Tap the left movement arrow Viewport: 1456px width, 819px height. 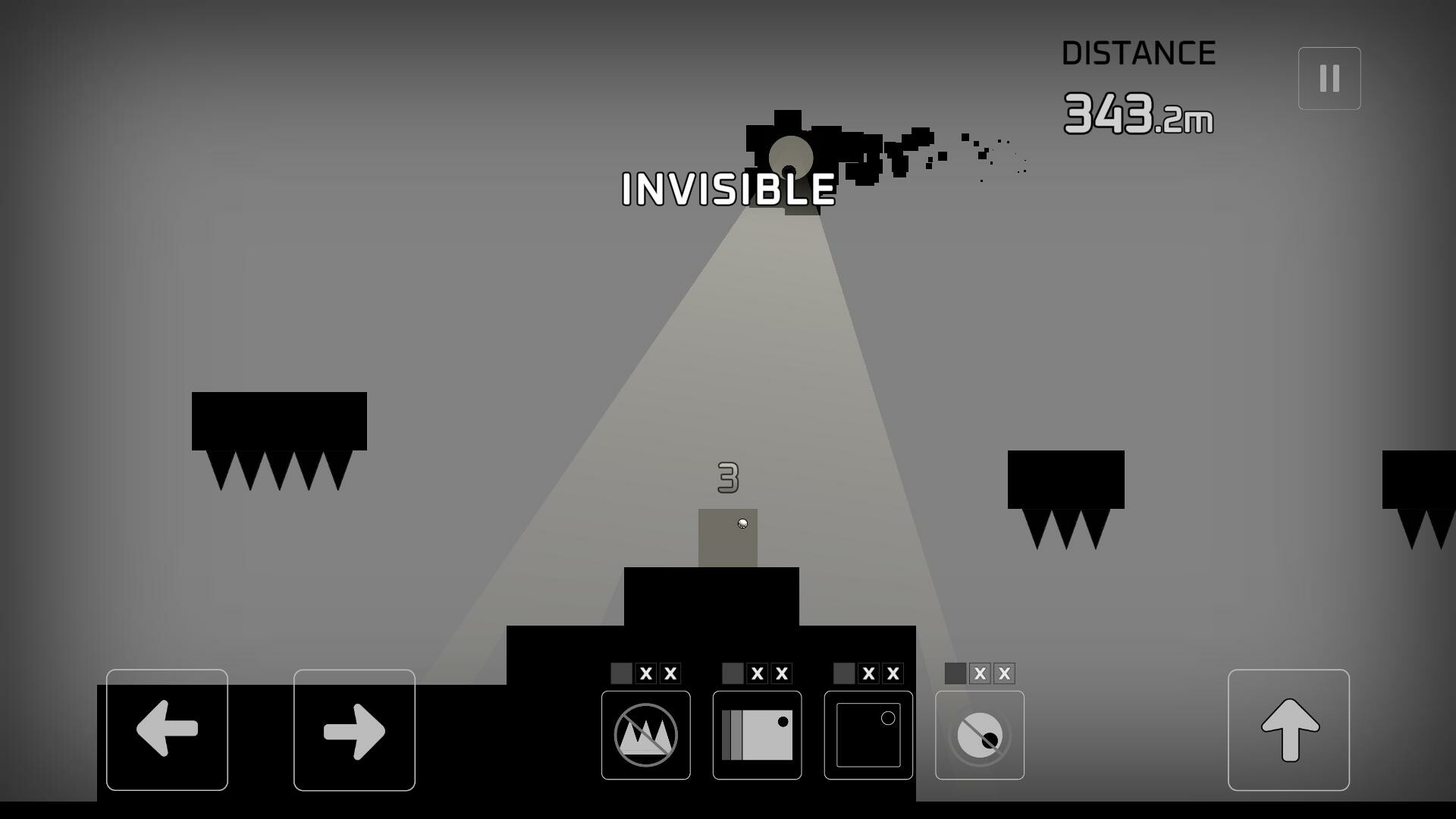click(x=167, y=730)
